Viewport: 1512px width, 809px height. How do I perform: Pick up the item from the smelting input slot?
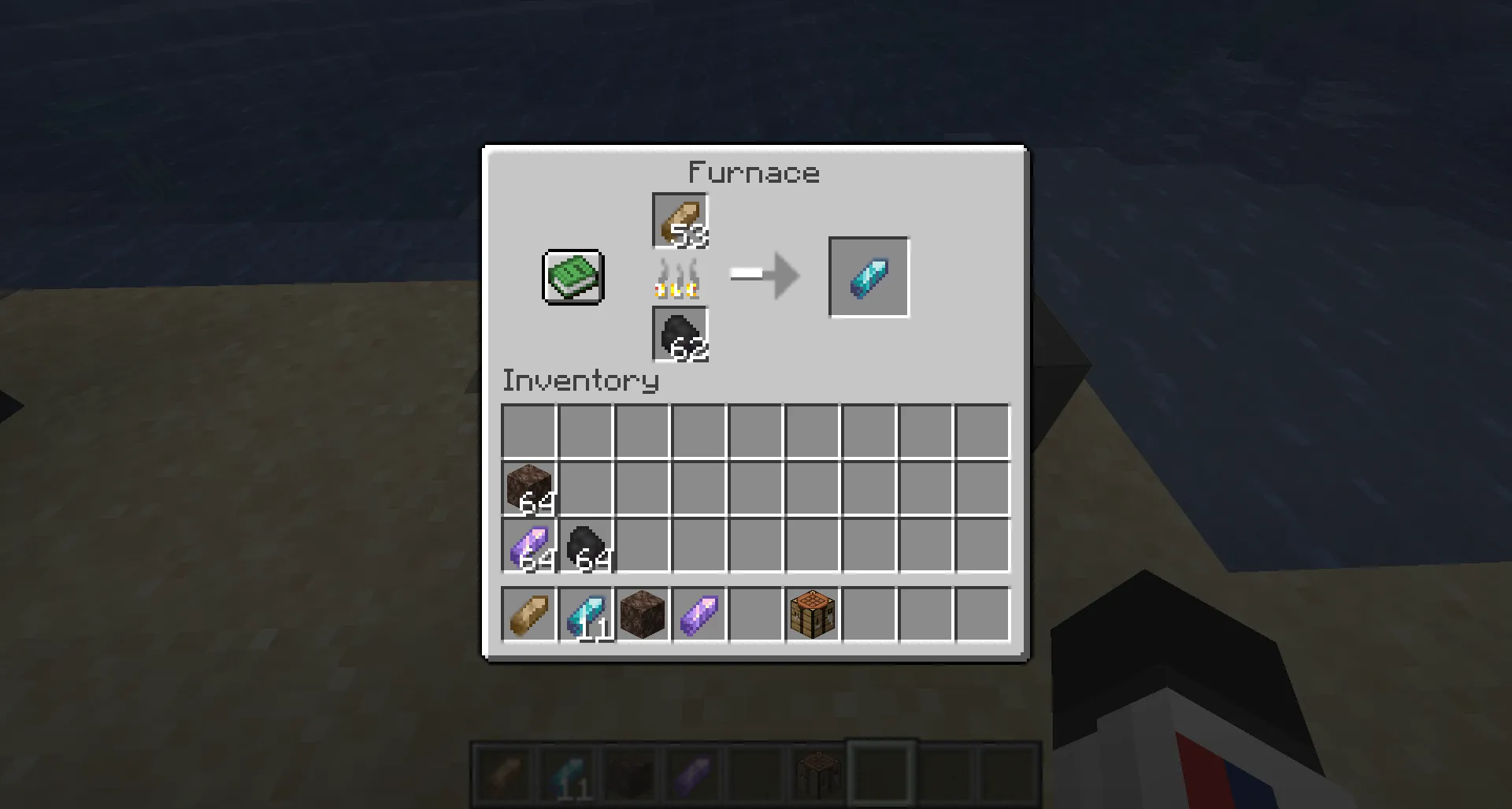click(x=680, y=221)
